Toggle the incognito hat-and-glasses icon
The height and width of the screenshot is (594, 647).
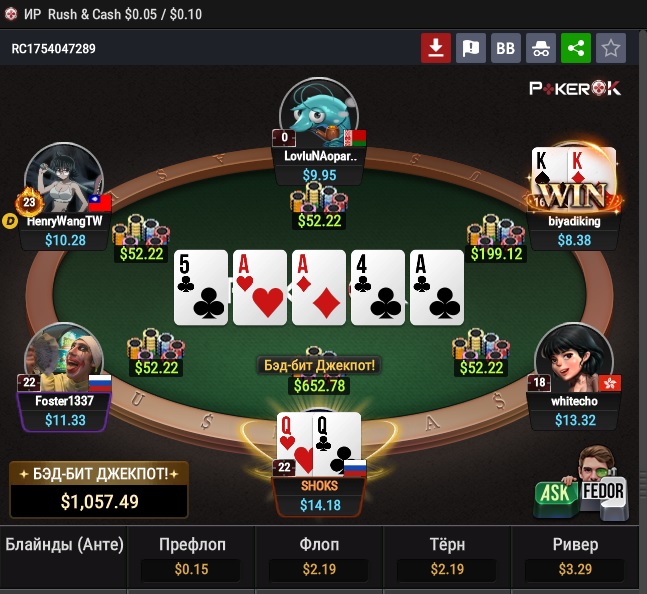point(540,48)
